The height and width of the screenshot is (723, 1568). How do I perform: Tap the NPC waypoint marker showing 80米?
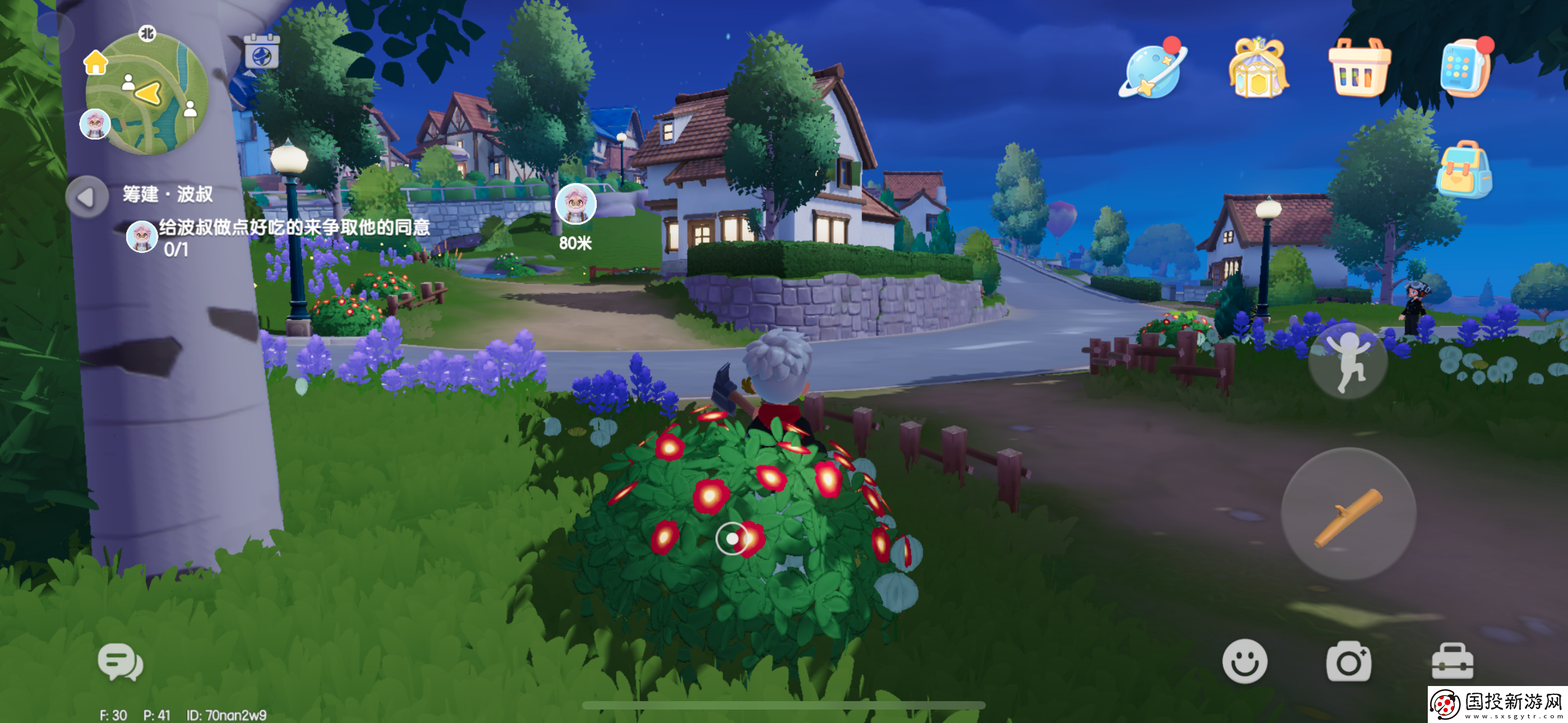point(575,205)
